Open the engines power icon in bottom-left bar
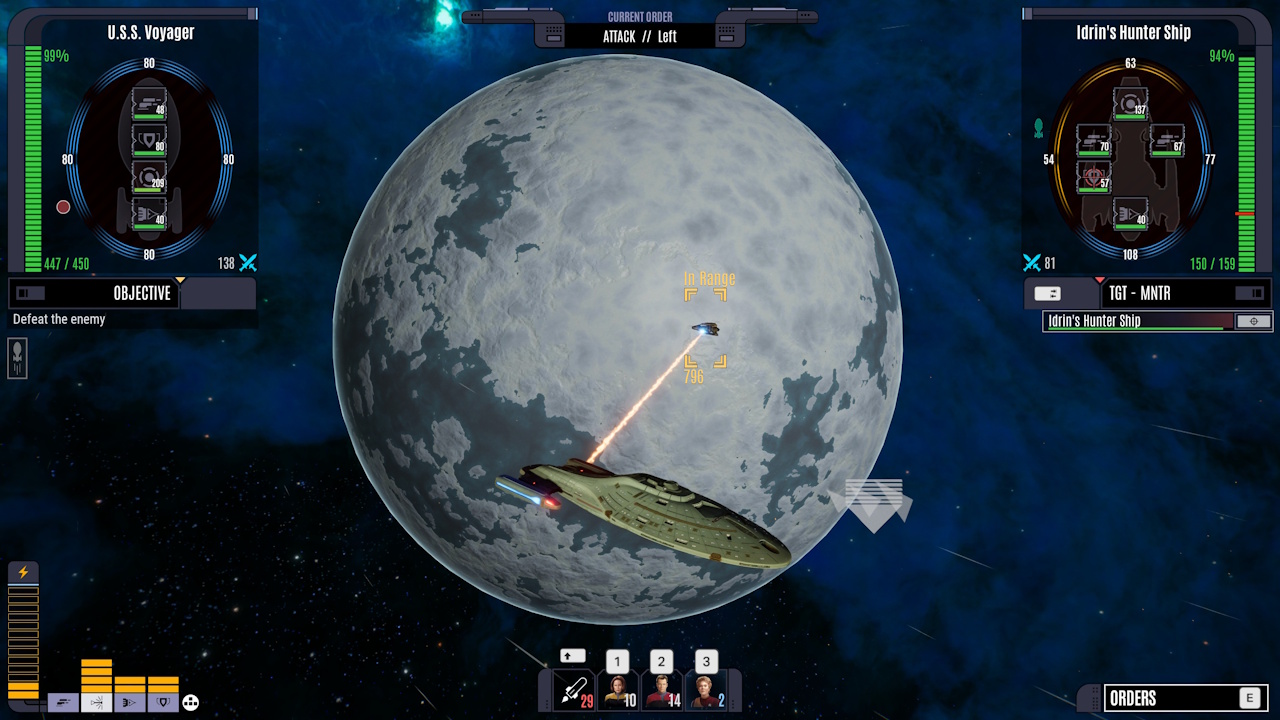Viewport: 1280px width, 720px height. click(x=63, y=702)
